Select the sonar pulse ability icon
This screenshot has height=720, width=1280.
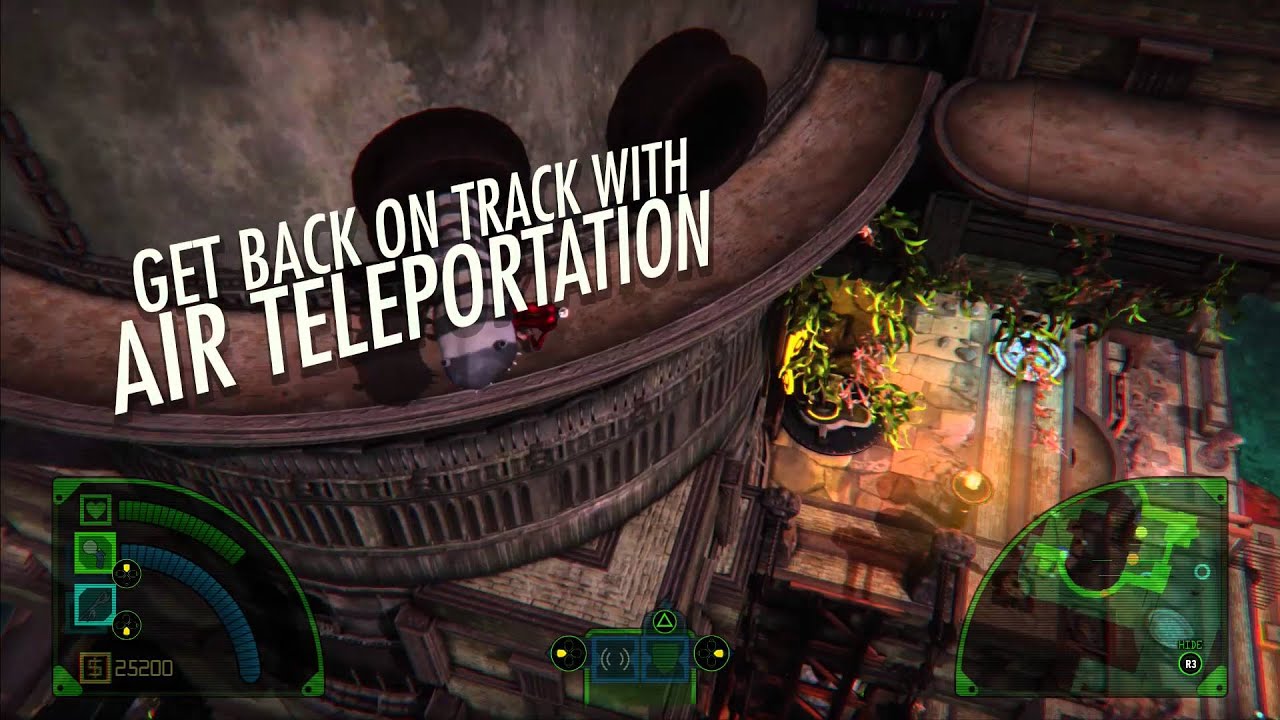pyautogui.click(x=613, y=657)
